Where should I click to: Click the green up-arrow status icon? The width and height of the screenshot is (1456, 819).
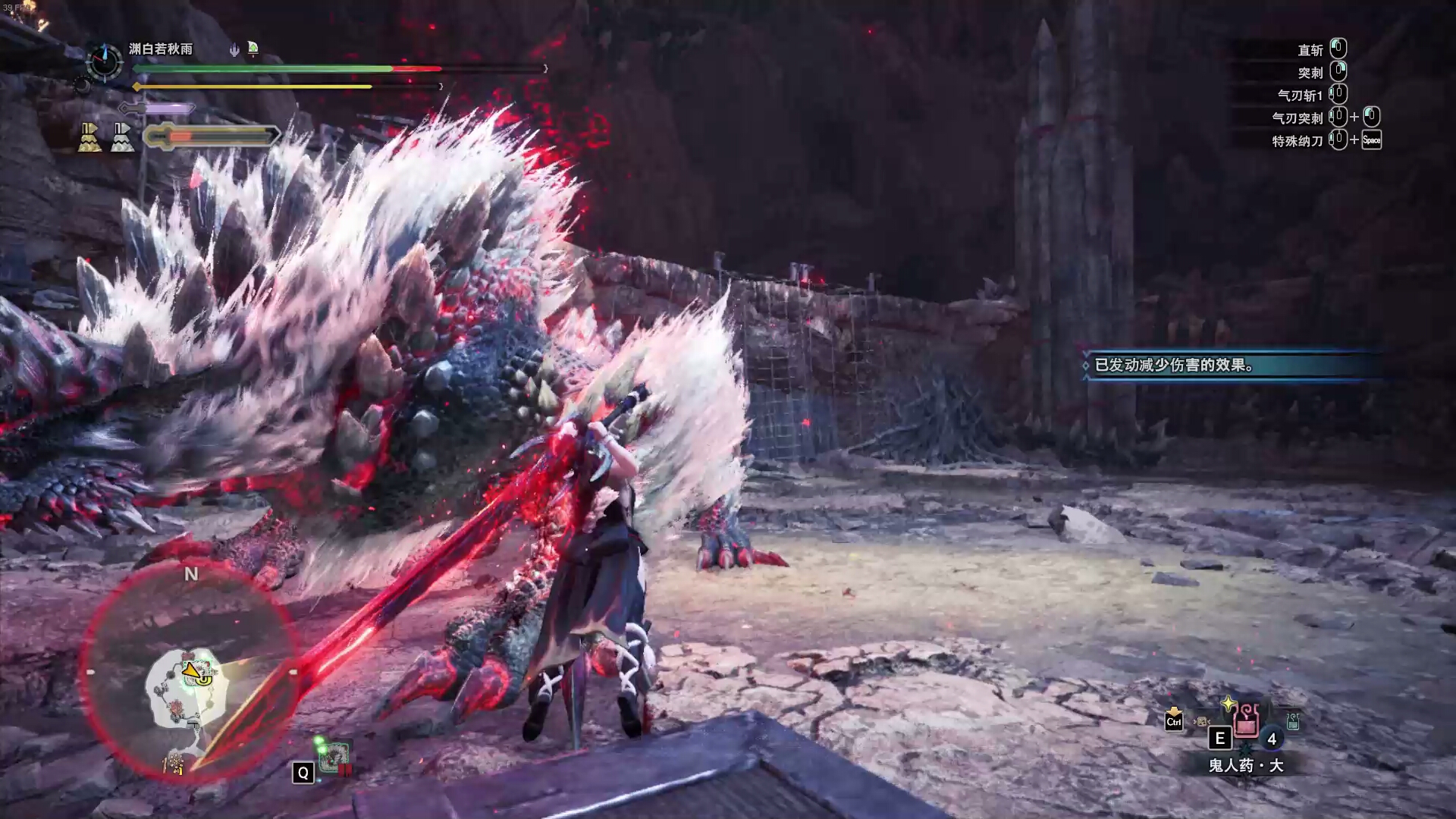[x=253, y=49]
